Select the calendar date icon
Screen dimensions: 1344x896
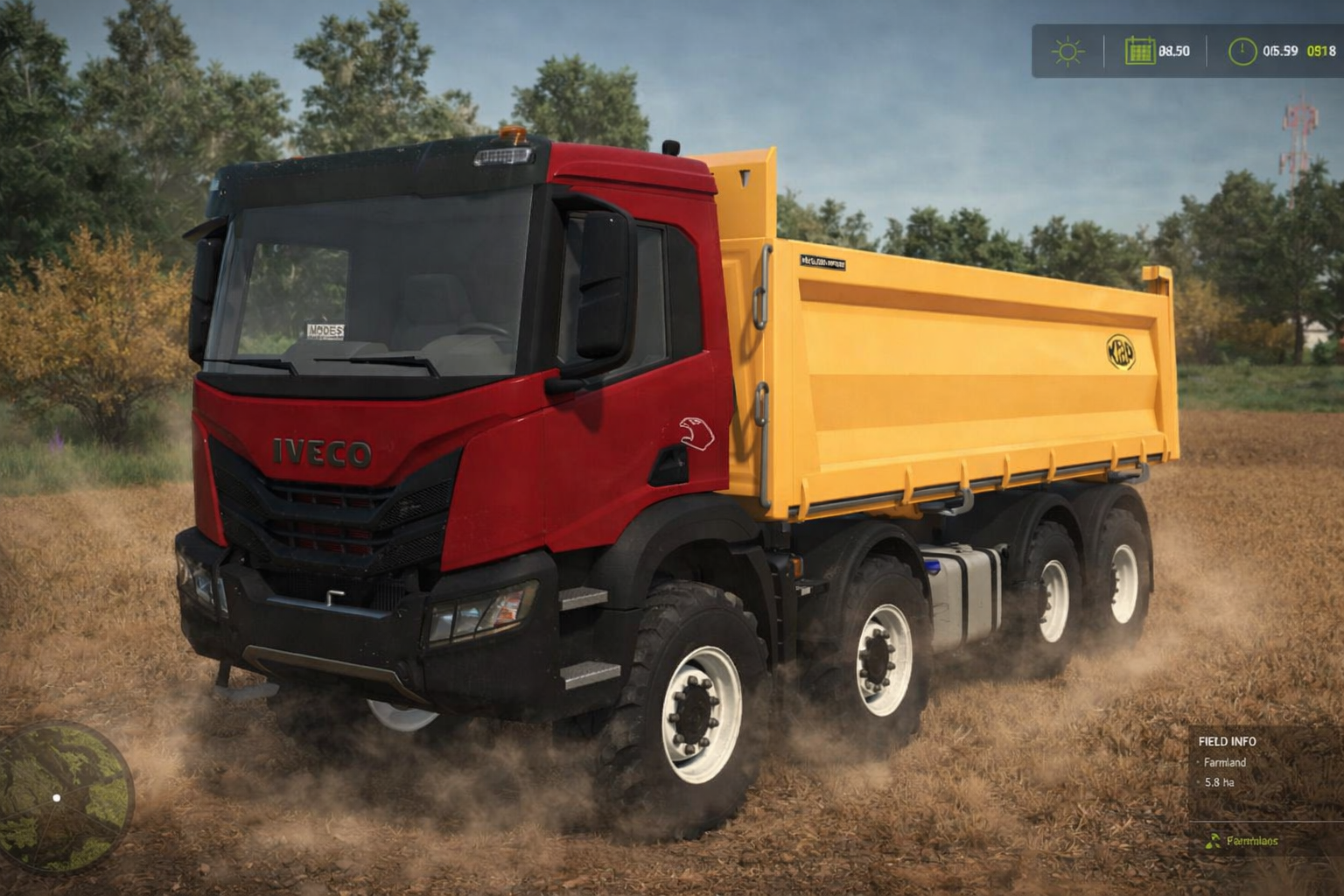1142,51
